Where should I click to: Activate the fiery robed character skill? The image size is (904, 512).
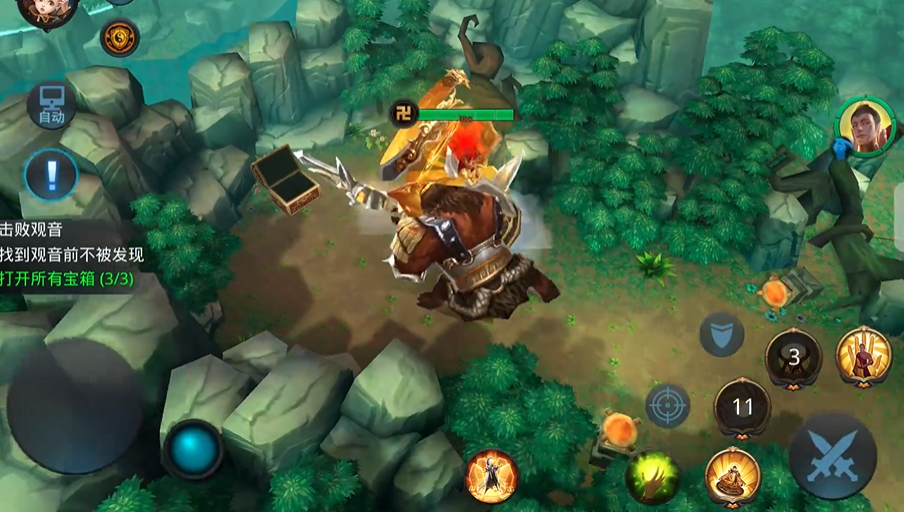coord(491,476)
